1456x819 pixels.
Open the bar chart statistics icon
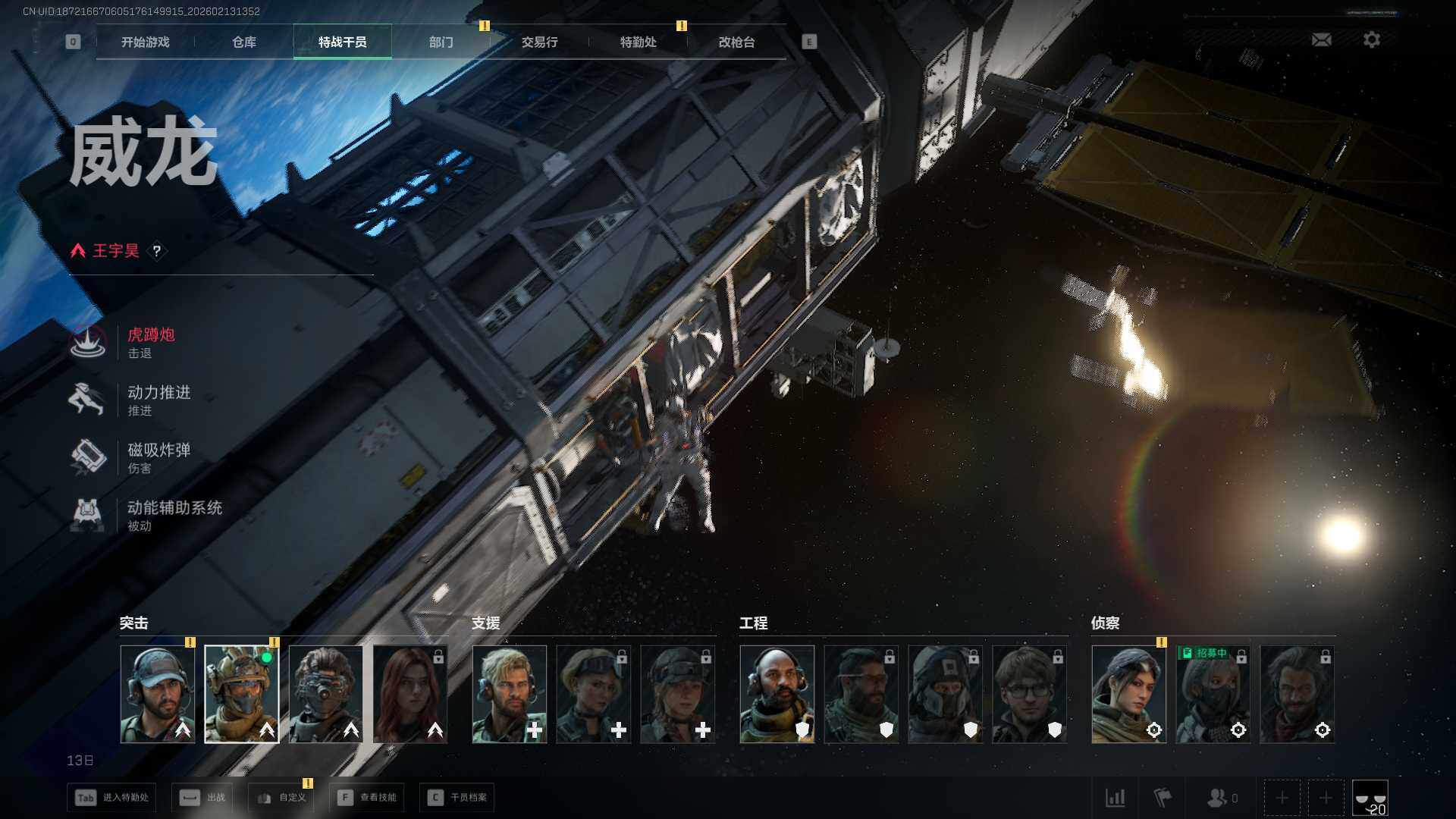(1116, 798)
